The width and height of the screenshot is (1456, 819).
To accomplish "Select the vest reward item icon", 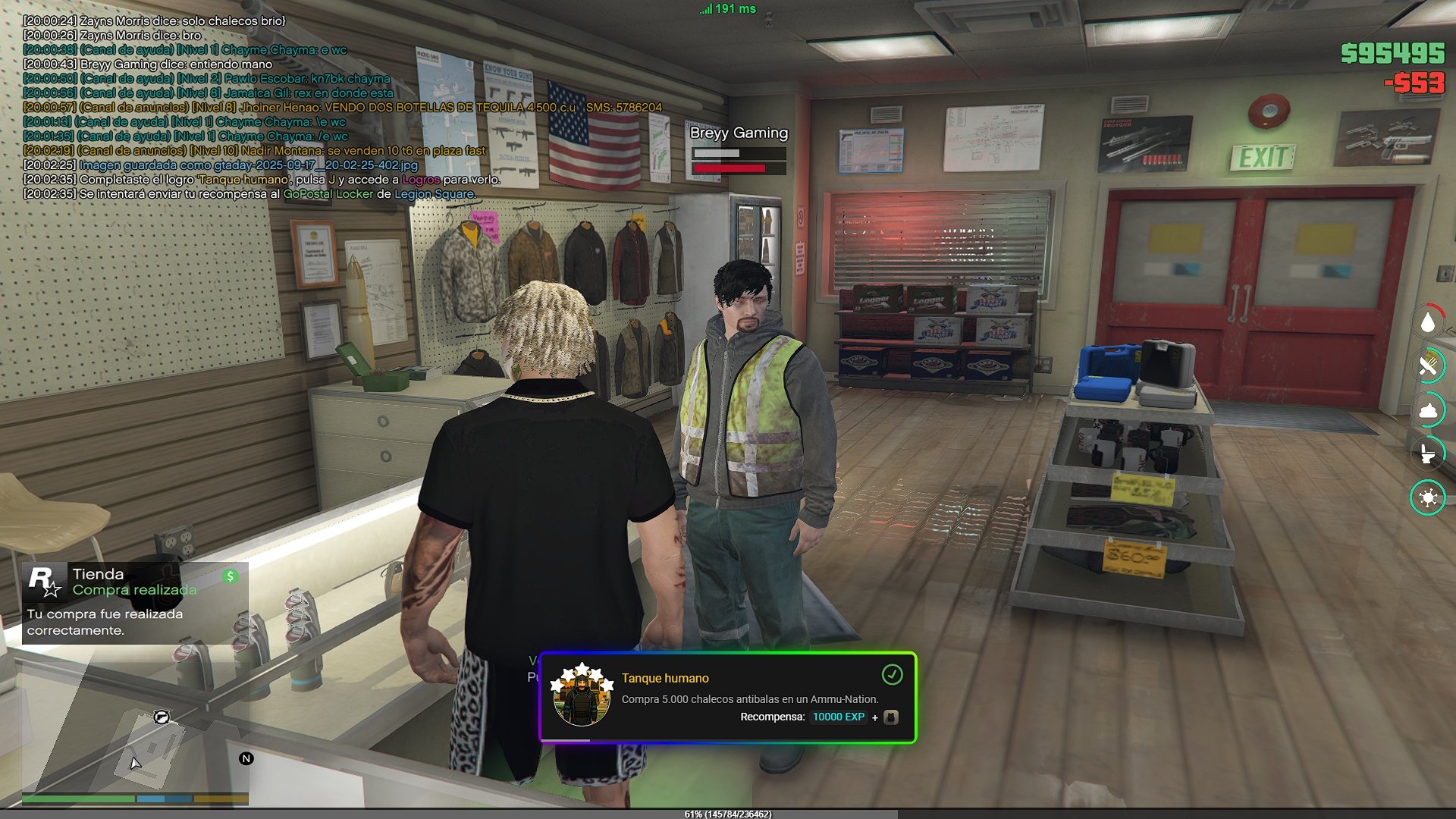I will coord(891,717).
